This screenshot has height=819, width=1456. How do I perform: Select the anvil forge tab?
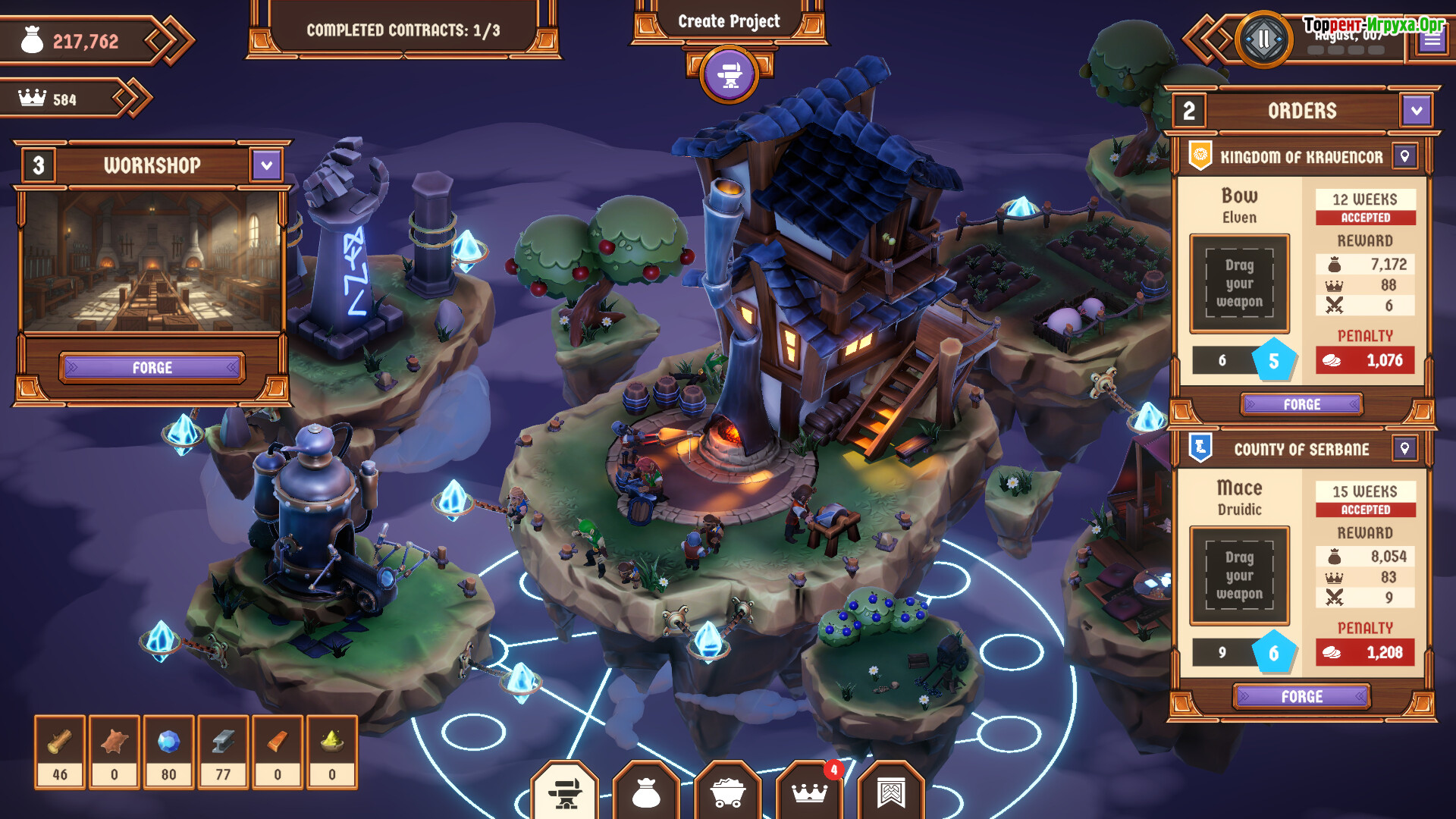[x=565, y=792]
